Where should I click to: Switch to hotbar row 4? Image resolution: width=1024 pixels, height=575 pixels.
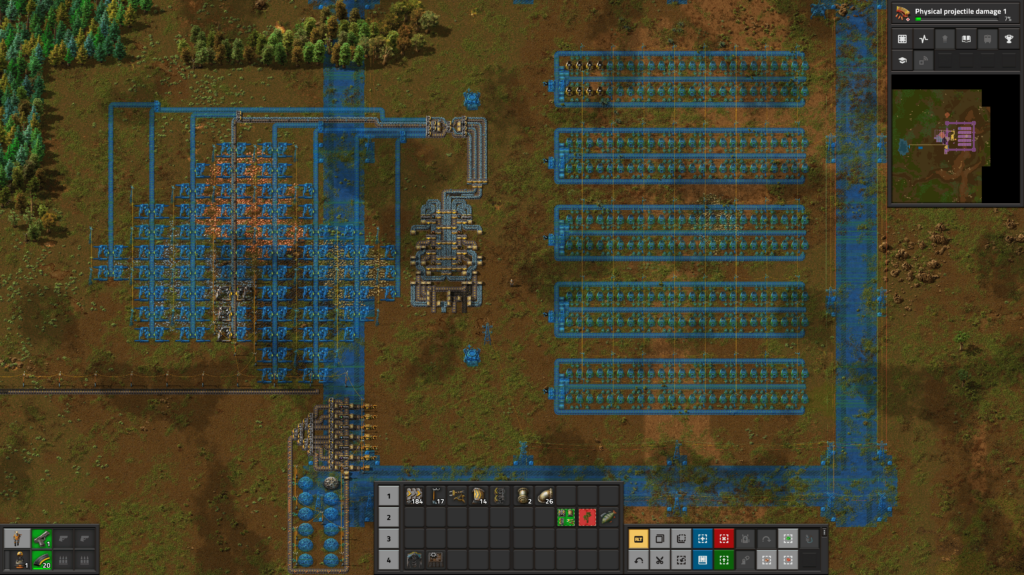point(388,560)
